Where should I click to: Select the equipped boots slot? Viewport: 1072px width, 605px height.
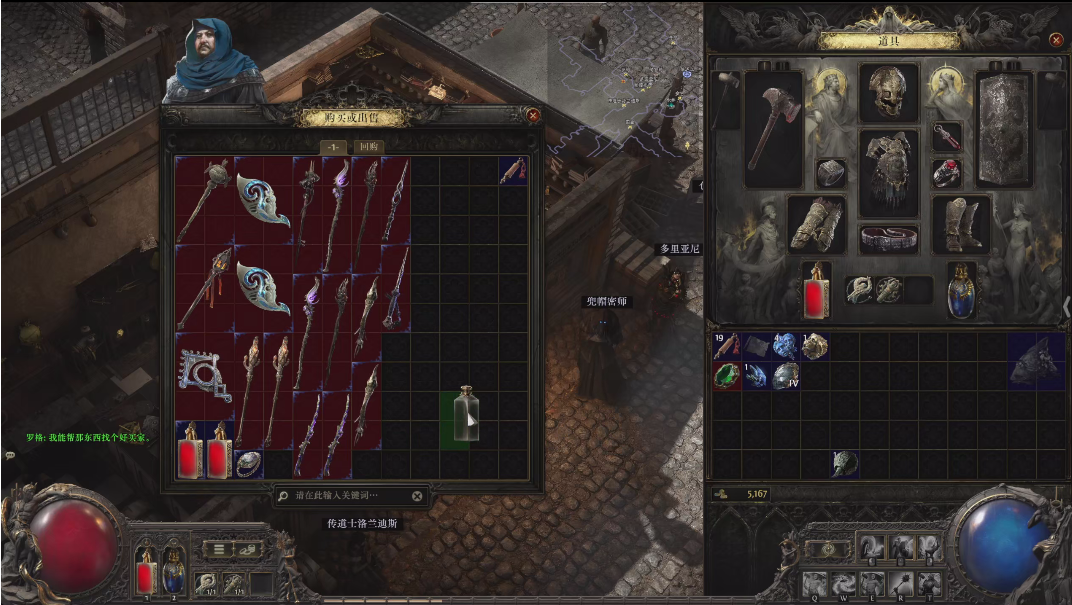(x=961, y=223)
